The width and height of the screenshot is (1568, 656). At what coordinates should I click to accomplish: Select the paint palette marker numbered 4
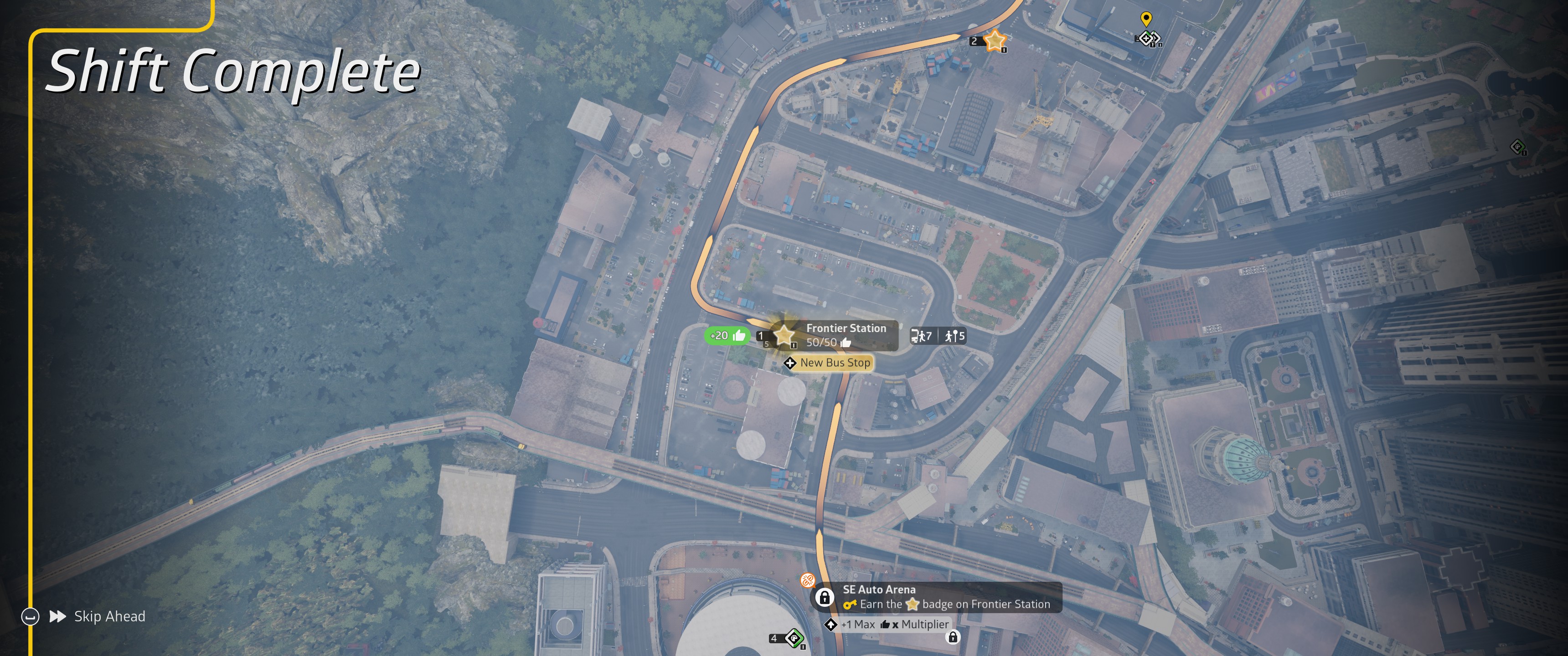tap(794, 638)
